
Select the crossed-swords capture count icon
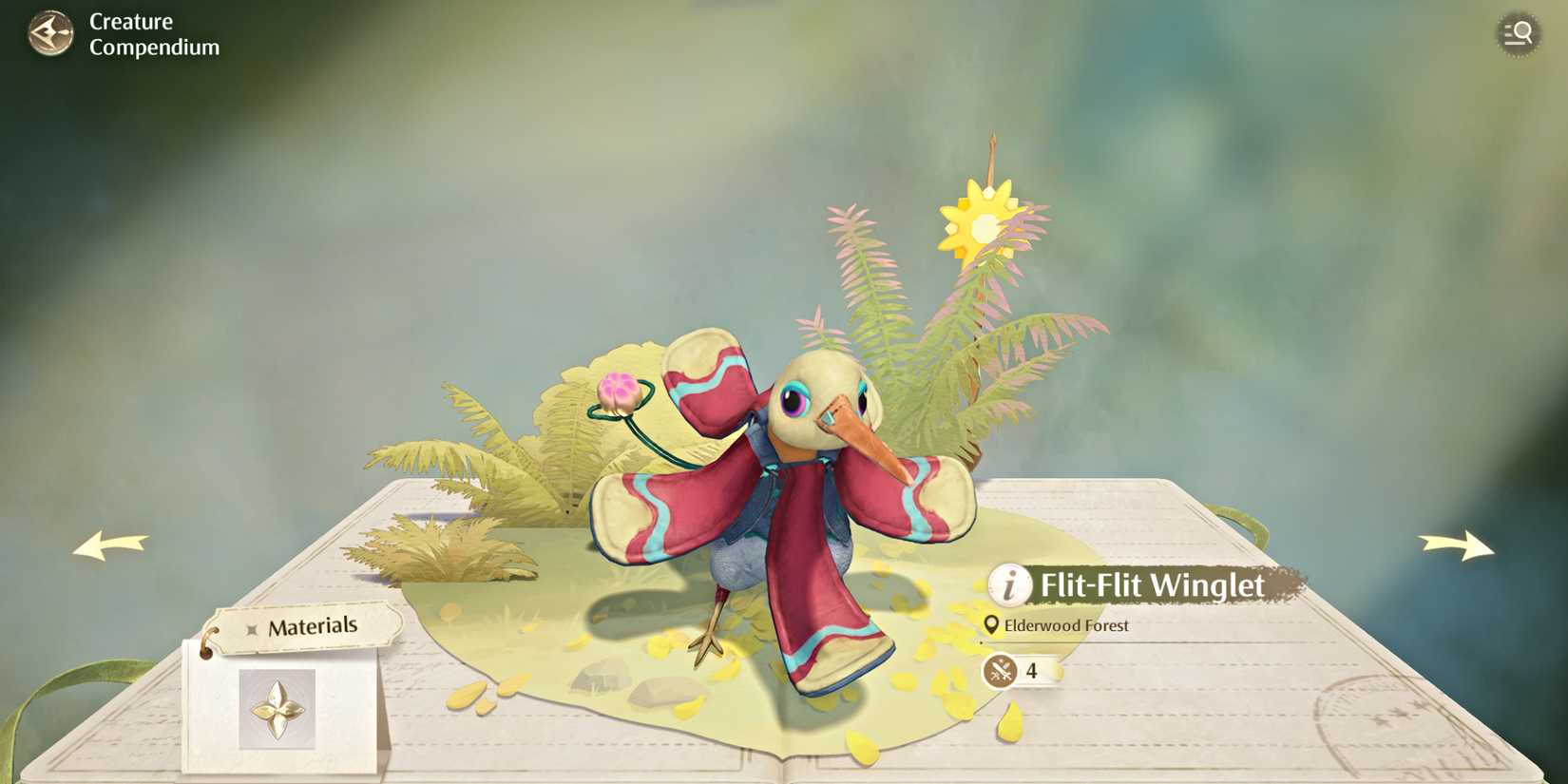[x=1000, y=672]
